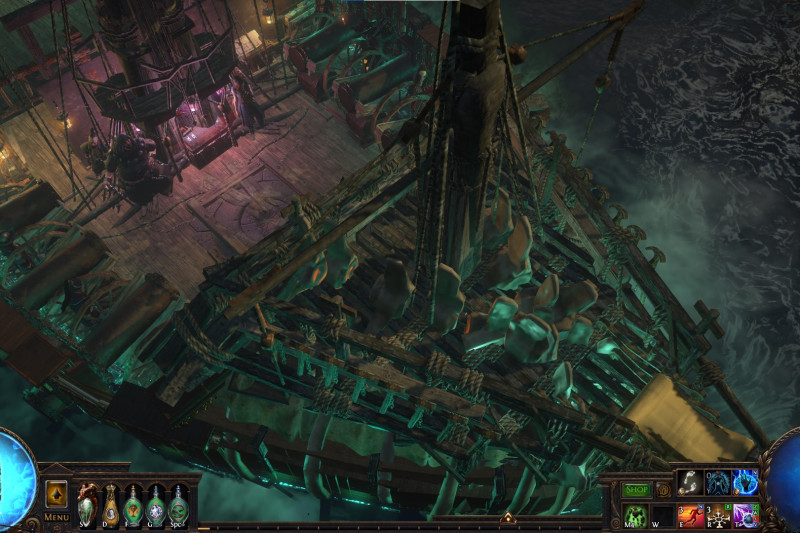The width and height of the screenshot is (800, 533).
Task: Activate the green golem skill
Action: pos(637,515)
